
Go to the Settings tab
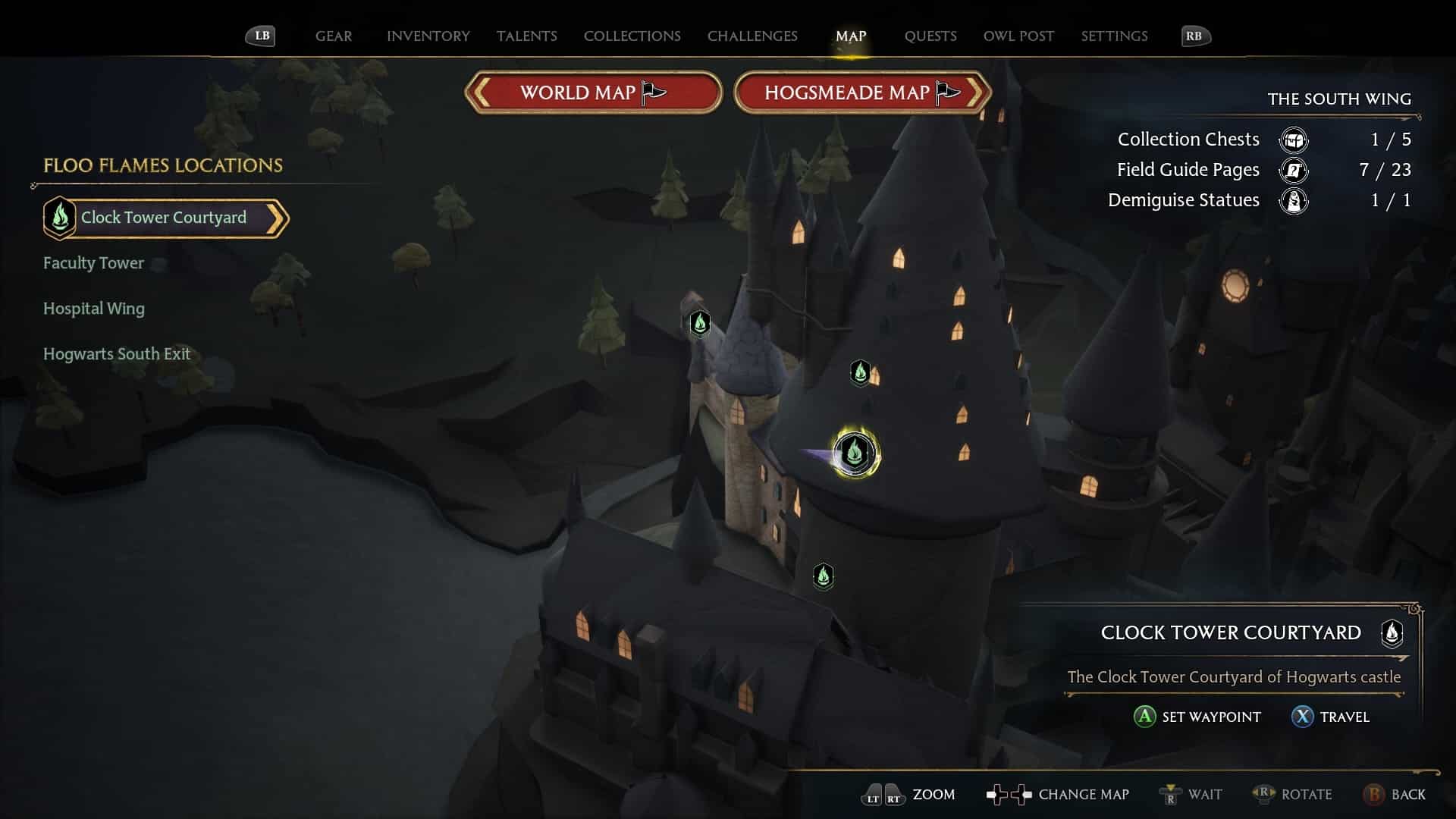1113,36
